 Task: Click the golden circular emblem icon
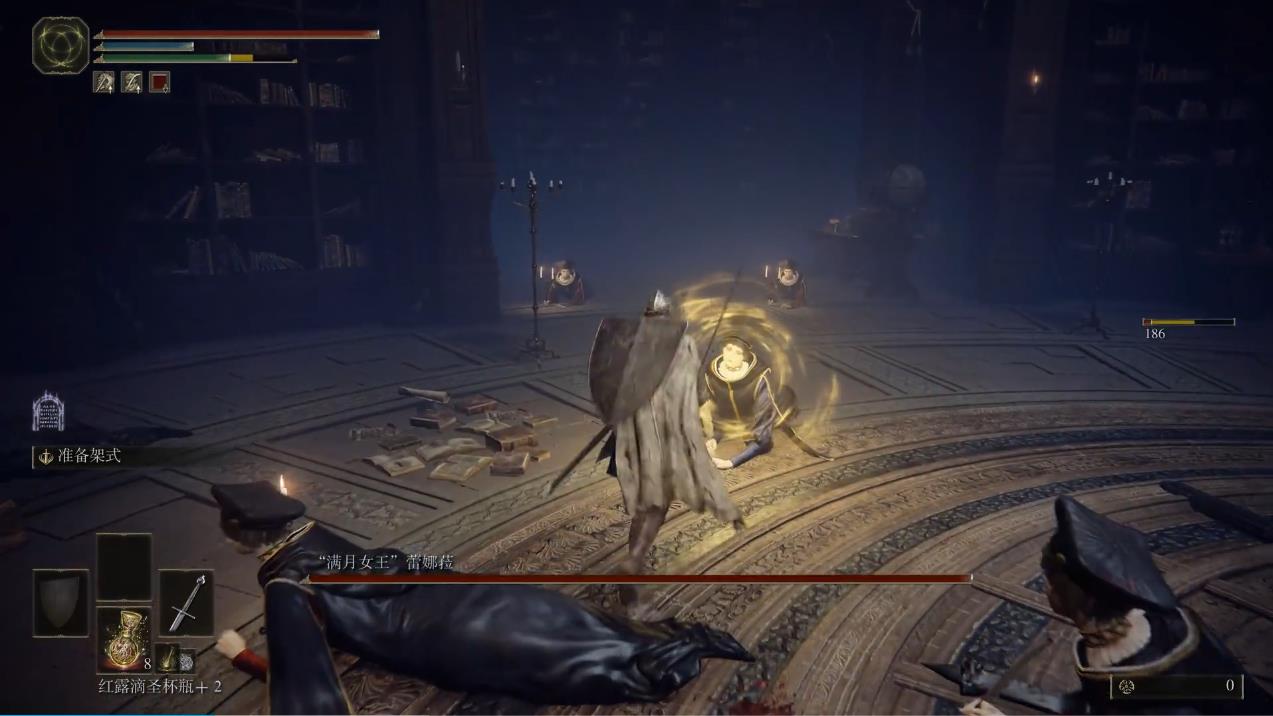(61, 45)
